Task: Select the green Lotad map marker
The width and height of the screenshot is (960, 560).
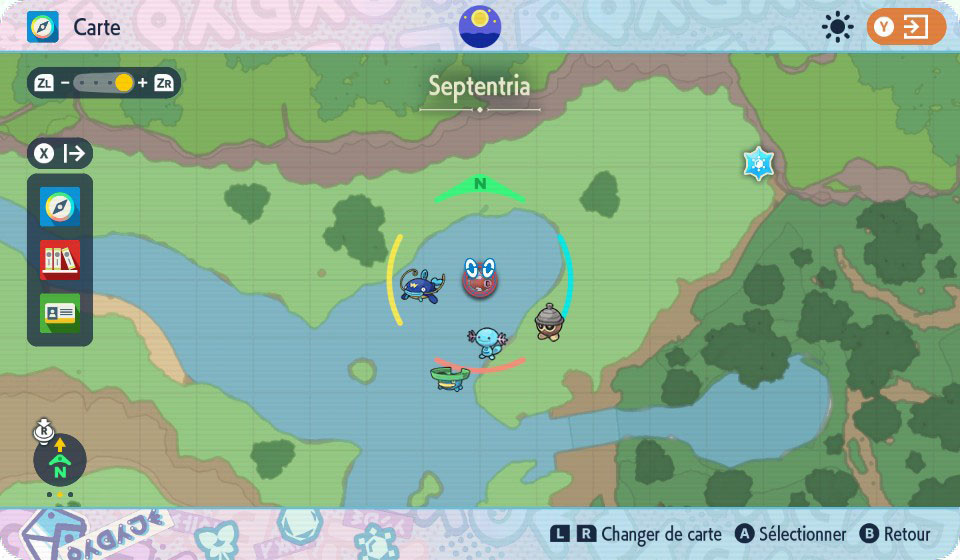Action: pos(450,376)
